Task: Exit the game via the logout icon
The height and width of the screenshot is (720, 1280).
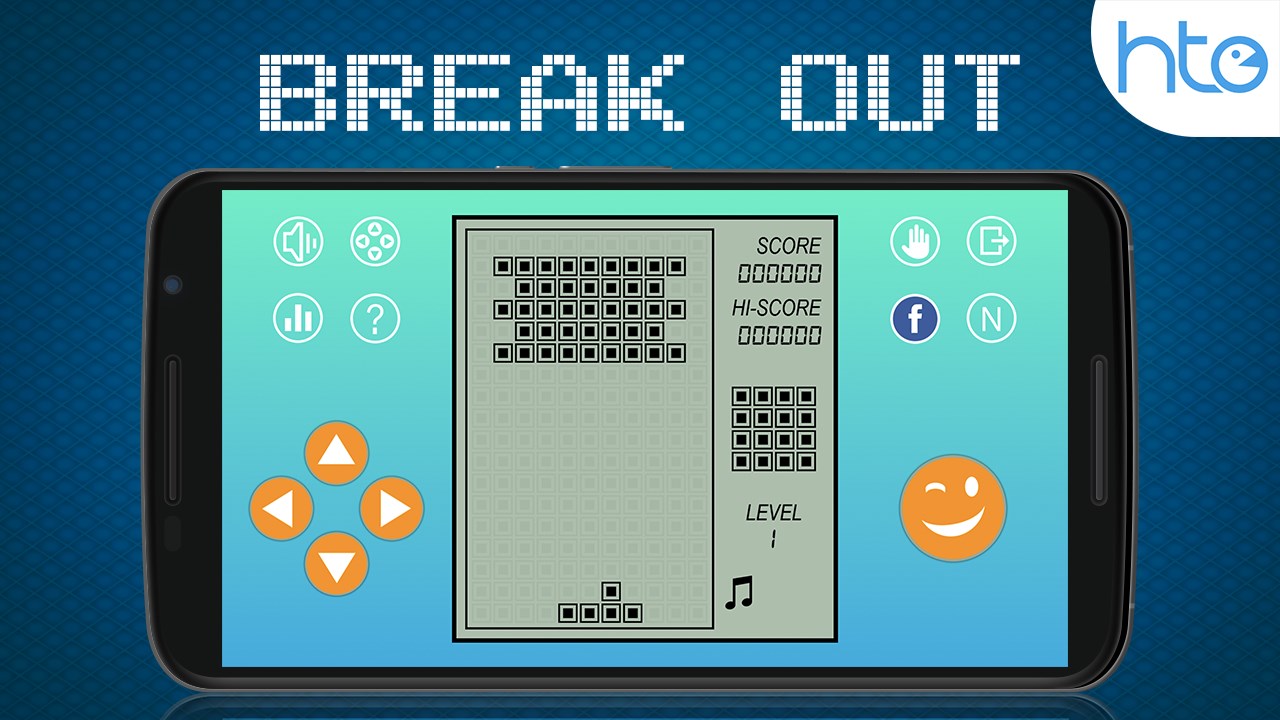Action: point(991,241)
